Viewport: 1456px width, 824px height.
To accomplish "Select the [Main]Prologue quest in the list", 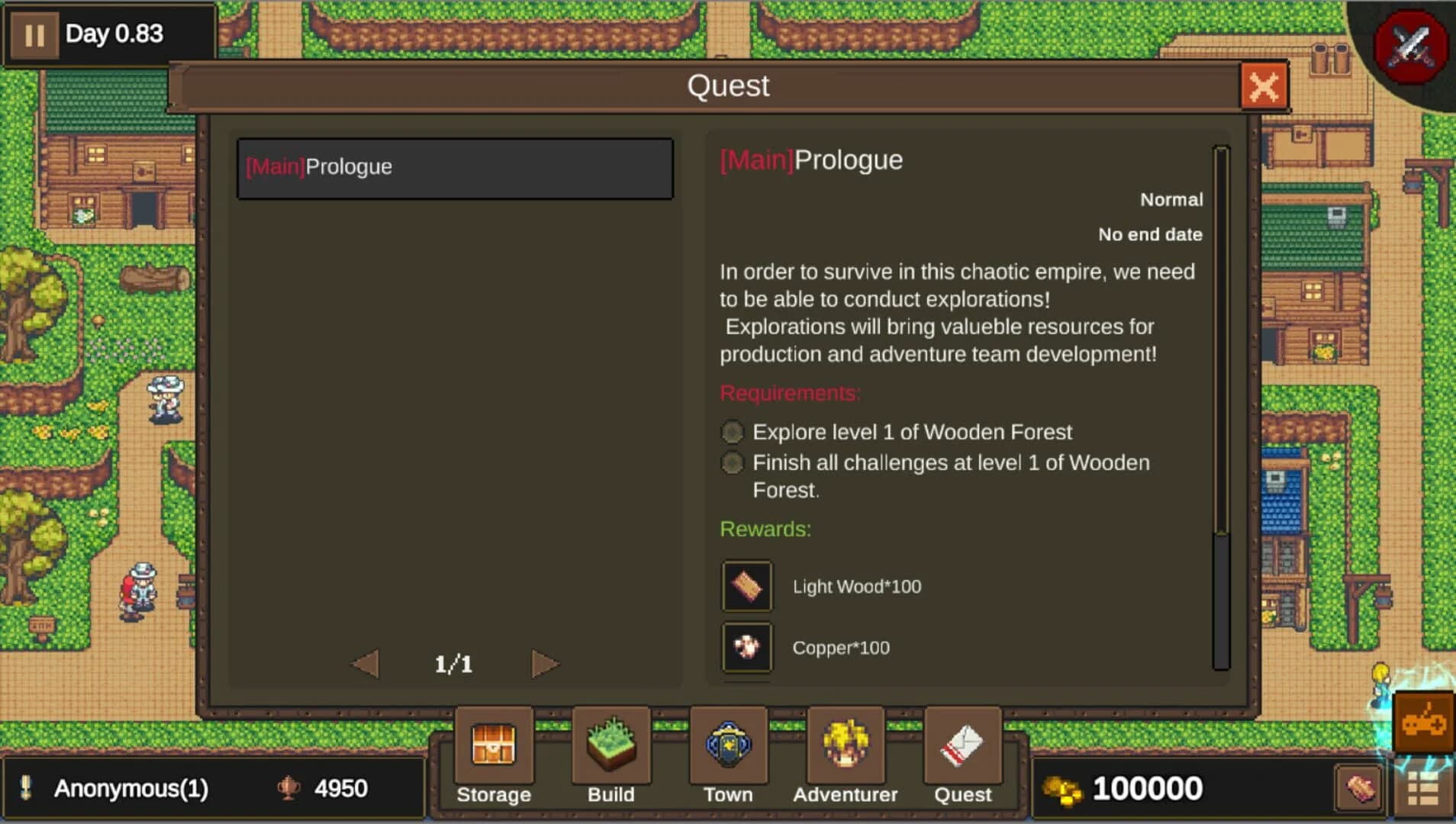I will pyautogui.click(x=455, y=168).
